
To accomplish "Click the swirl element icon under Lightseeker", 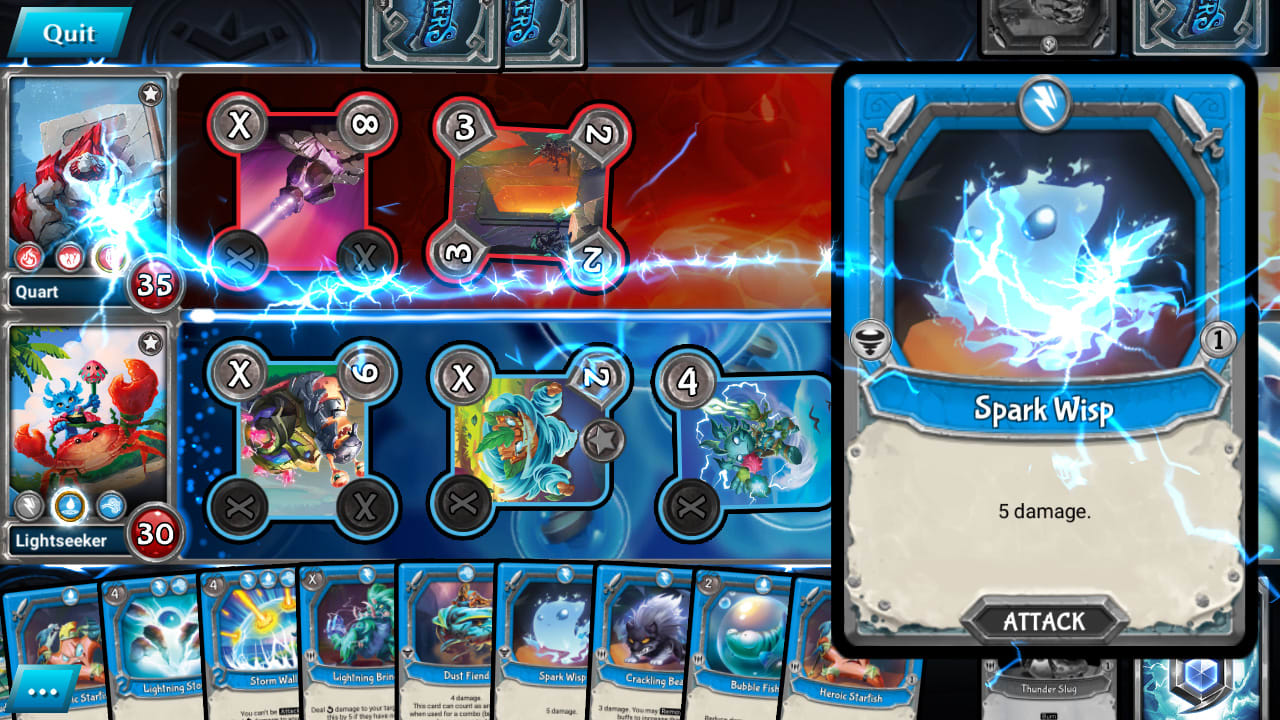I will point(111,505).
